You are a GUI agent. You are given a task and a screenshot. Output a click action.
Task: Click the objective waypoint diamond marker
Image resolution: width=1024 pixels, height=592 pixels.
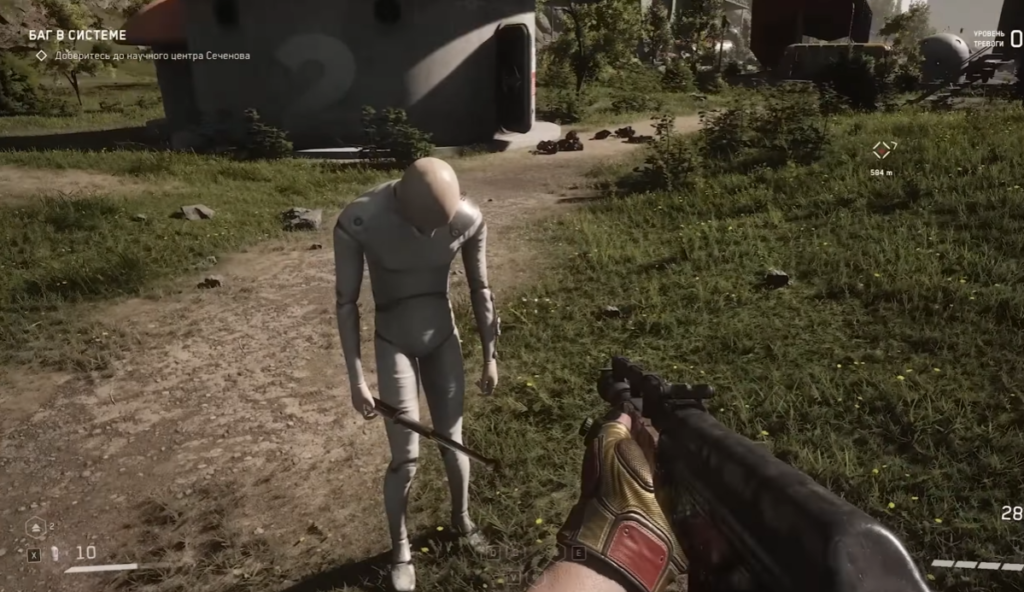883,150
